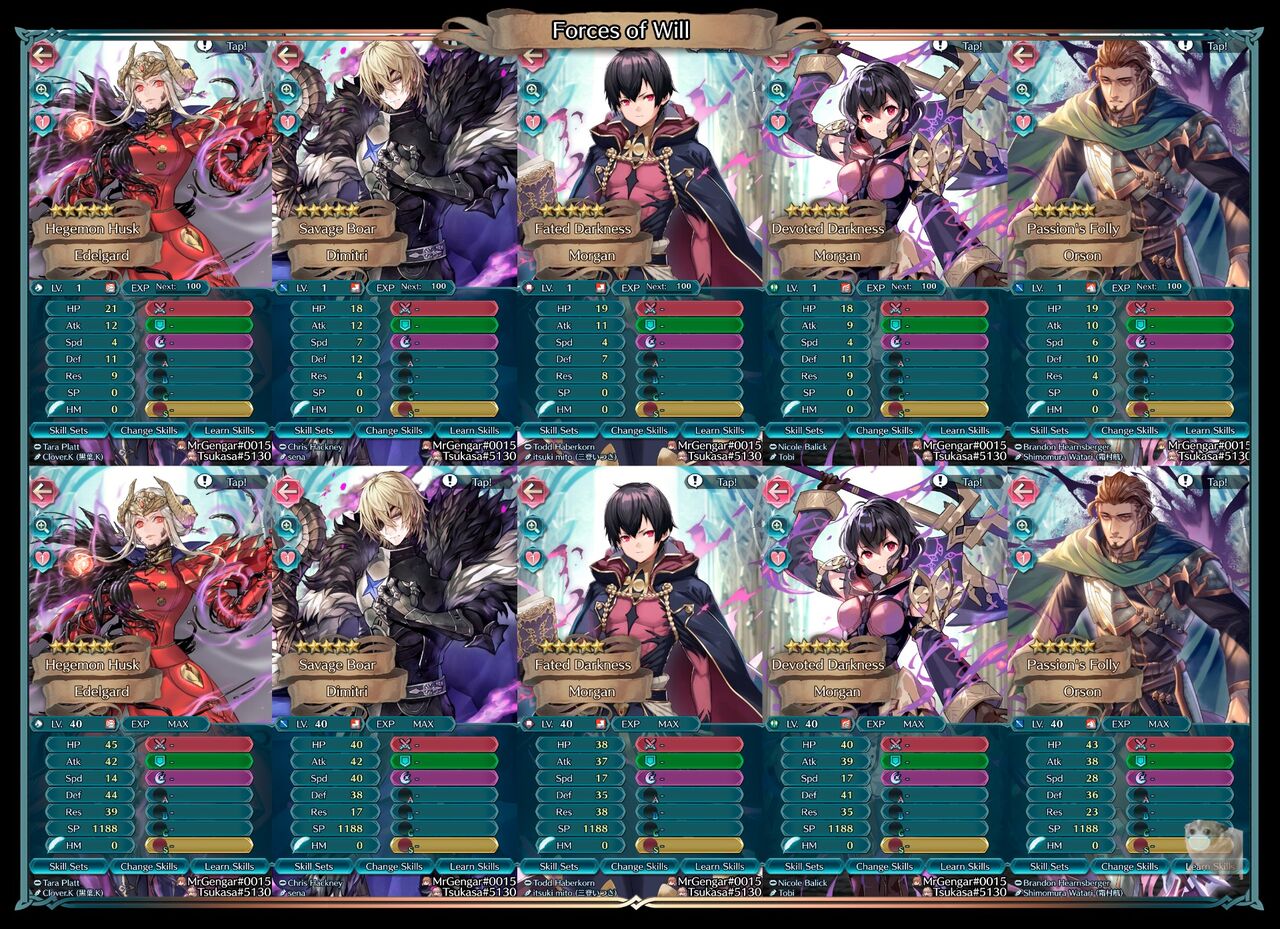
Task: Zoom into level-40 Fated Darkness Morgan's portrait
Action: coord(534,525)
